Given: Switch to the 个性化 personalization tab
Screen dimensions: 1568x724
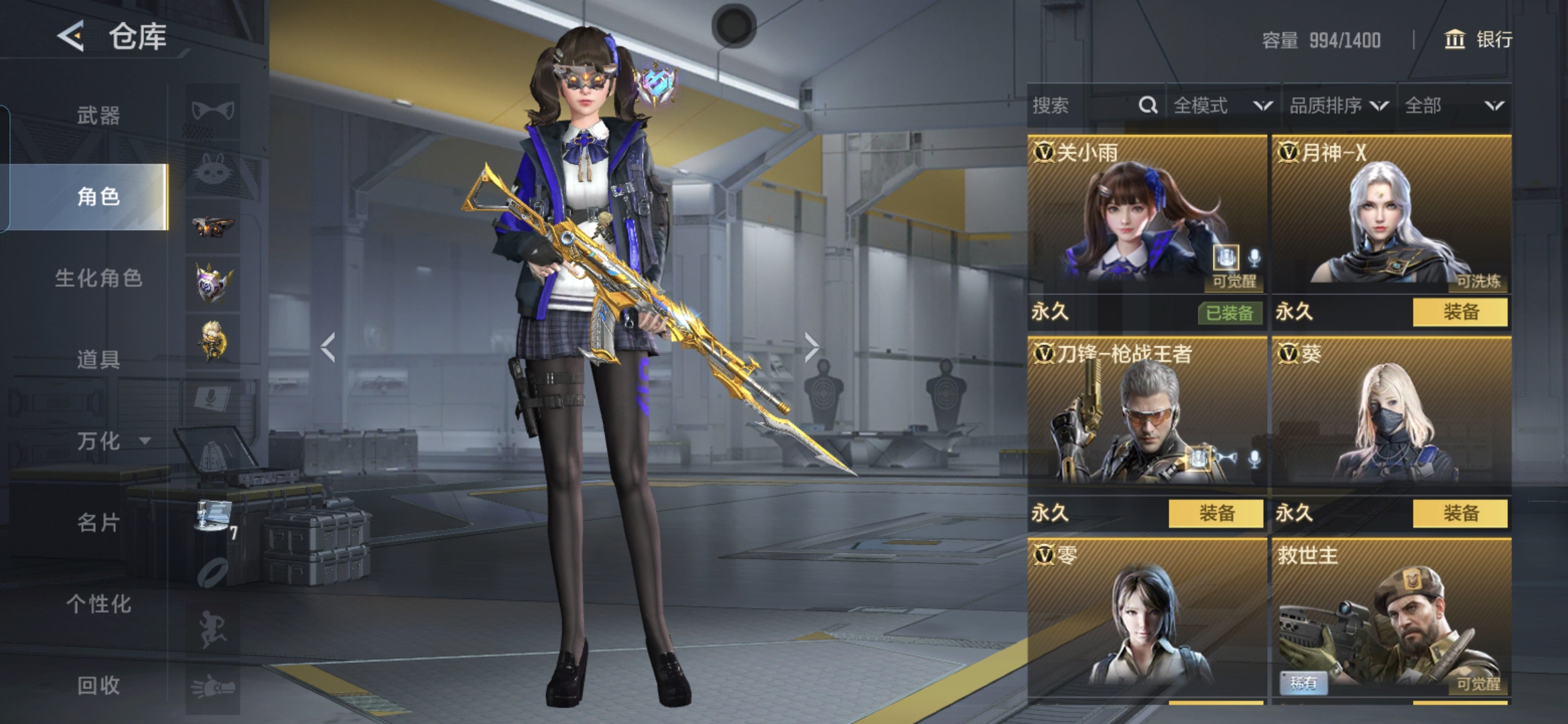Looking at the screenshot, I should 99,603.
